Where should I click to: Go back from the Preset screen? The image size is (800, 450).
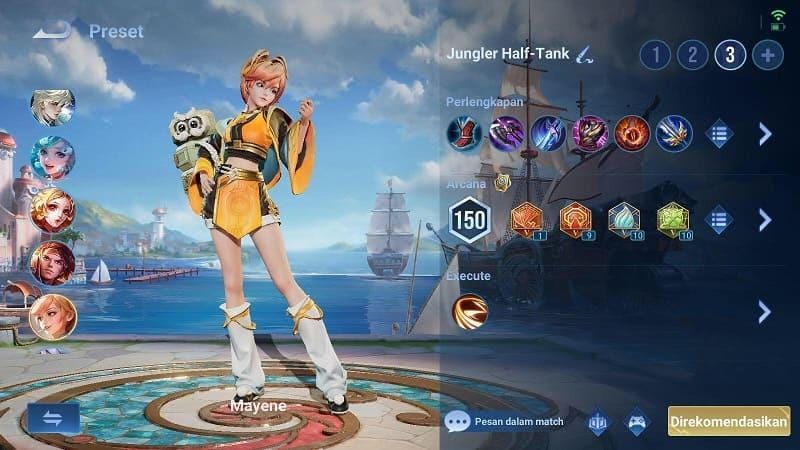tap(51, 31)
